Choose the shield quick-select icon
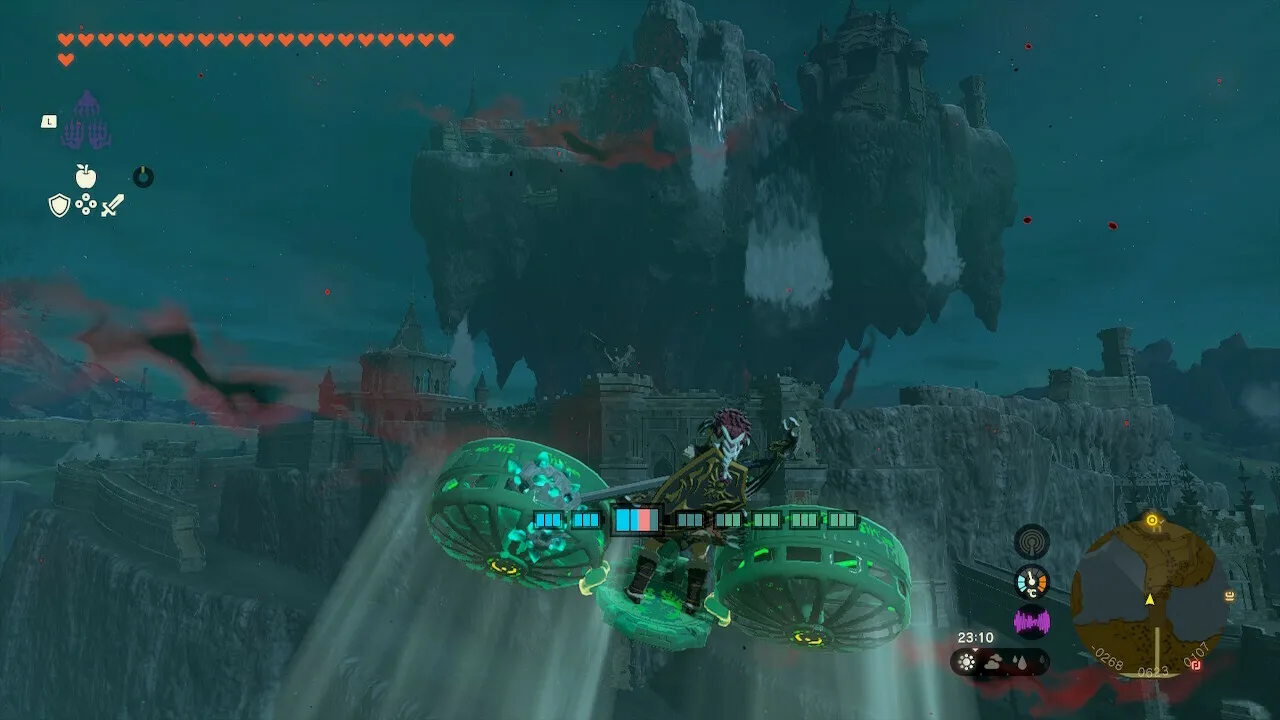 [x=59, y=206]
